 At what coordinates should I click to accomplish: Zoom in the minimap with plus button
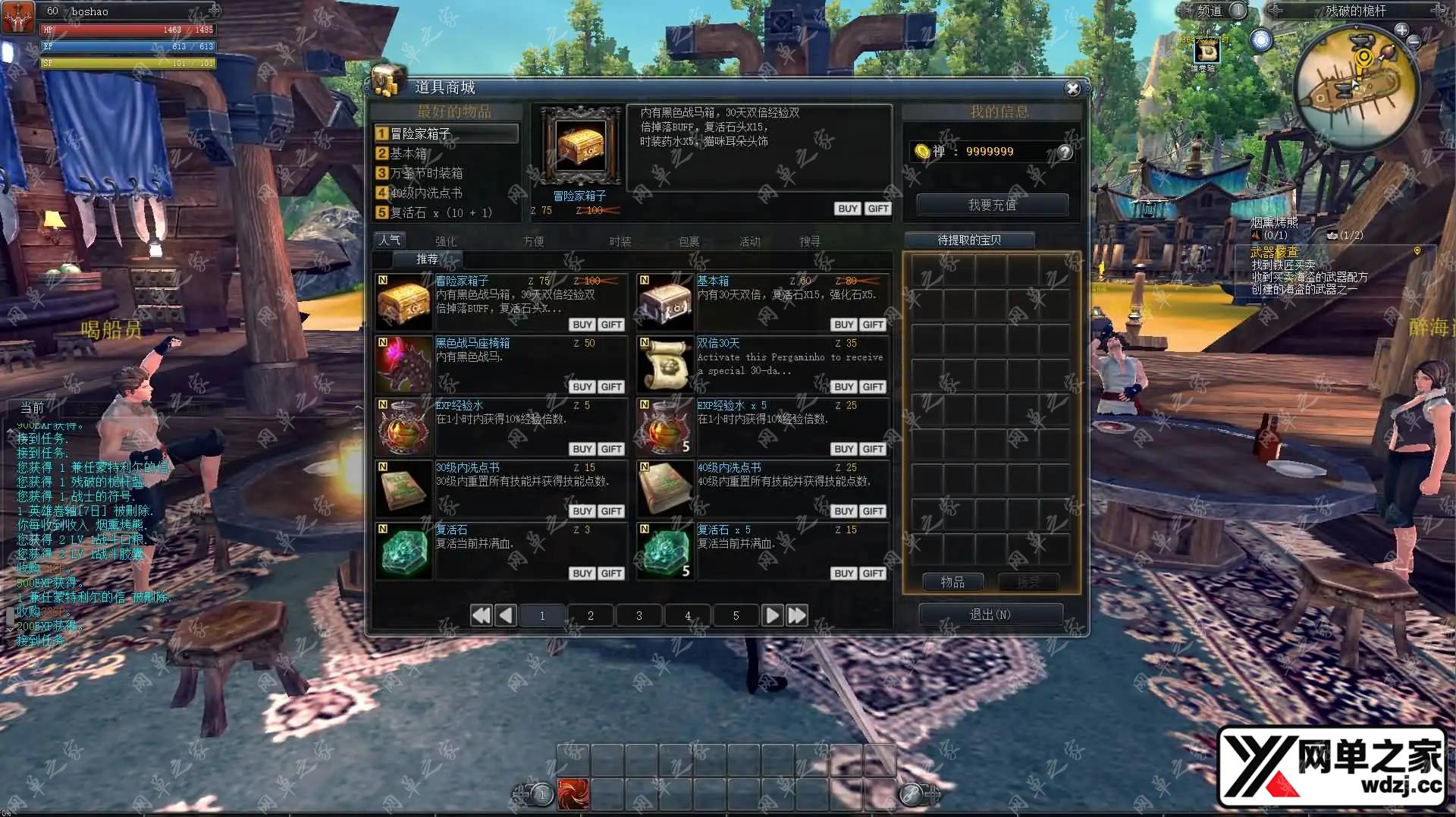pos(1401,30)
